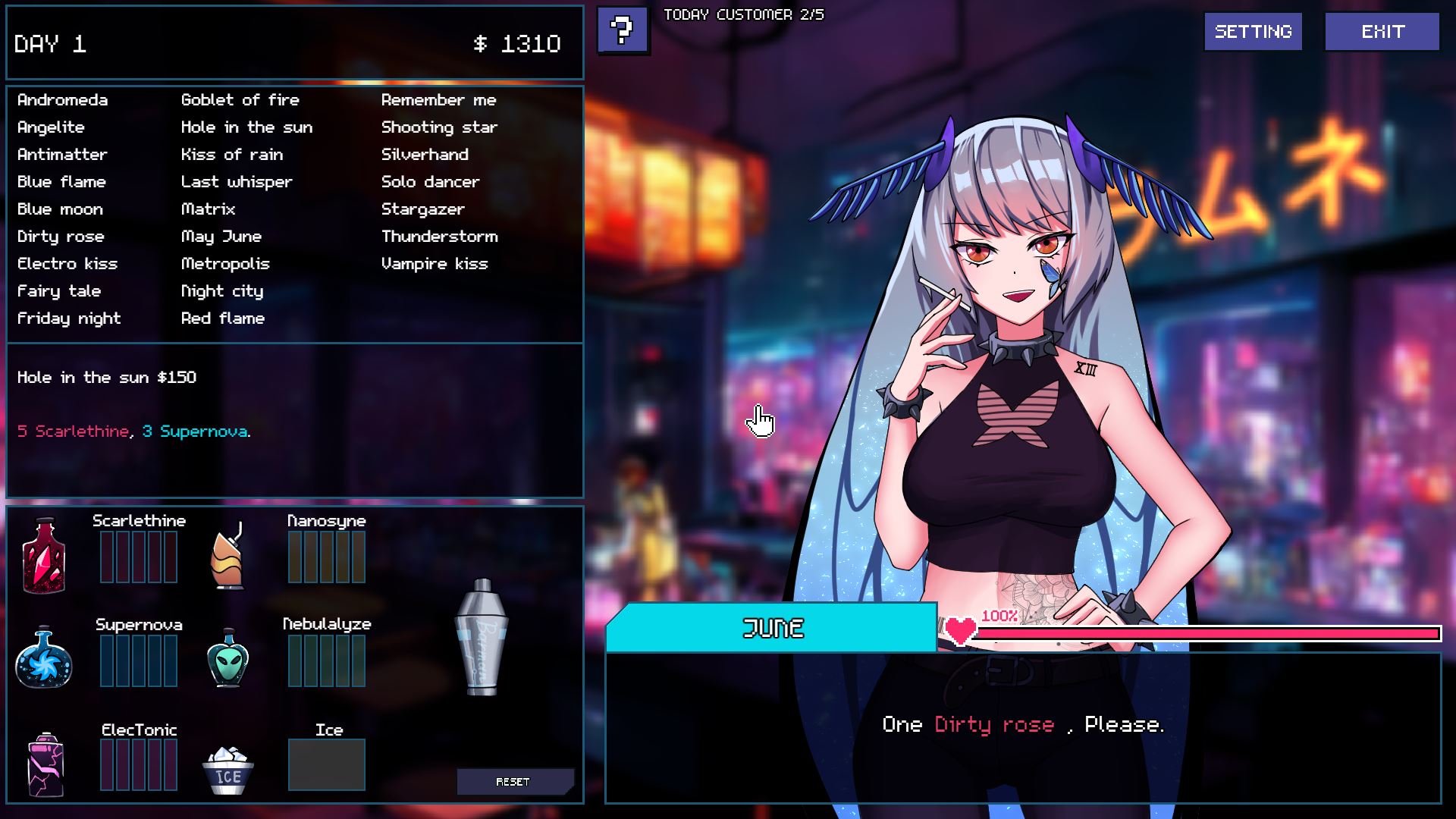Select the Friday night recipe
1456x819 pixels.
[x=69, y=318]
